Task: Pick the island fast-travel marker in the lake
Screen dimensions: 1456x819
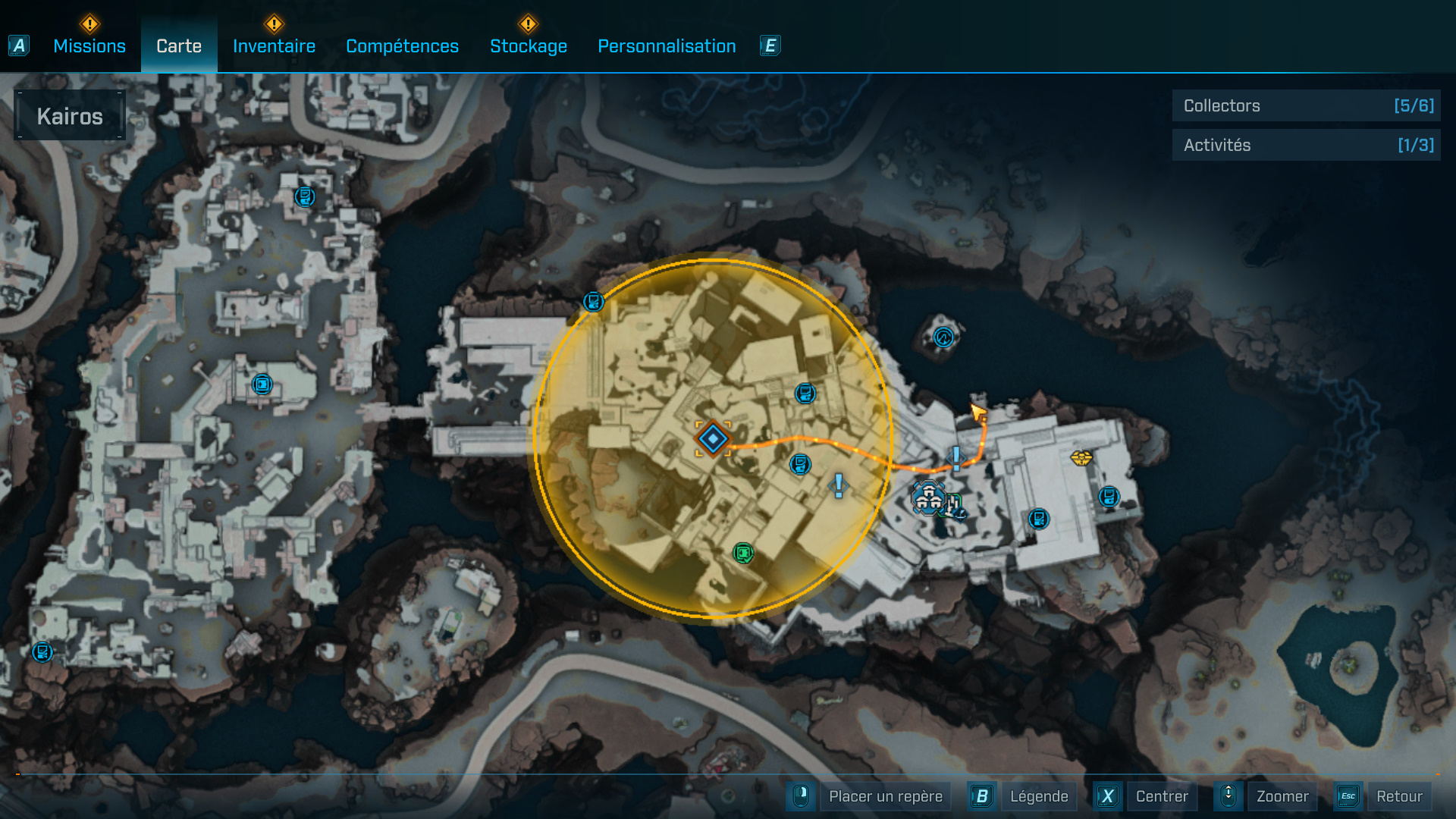Action: point(943,337)
